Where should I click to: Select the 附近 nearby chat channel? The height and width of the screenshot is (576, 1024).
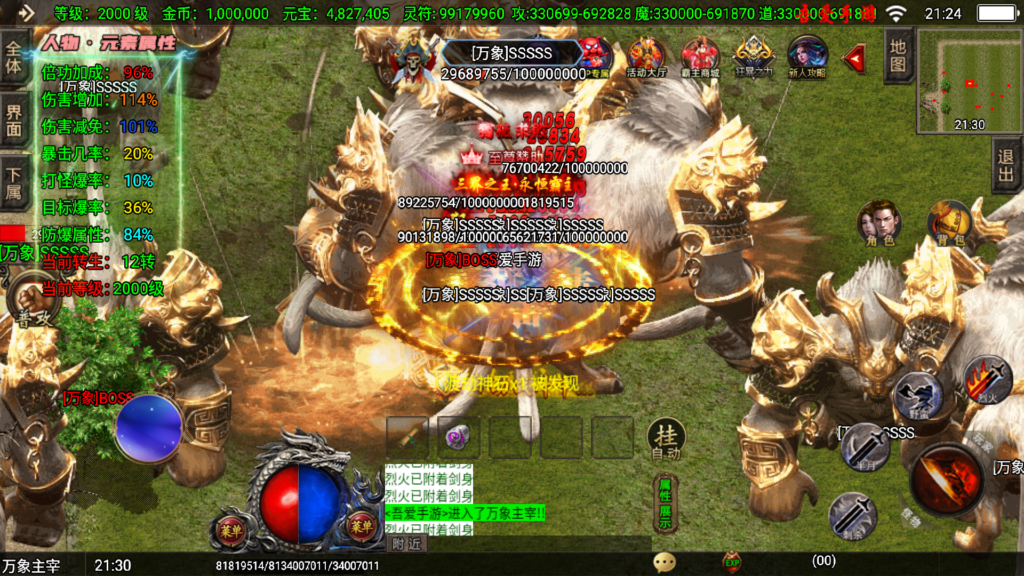pos(408,544)
